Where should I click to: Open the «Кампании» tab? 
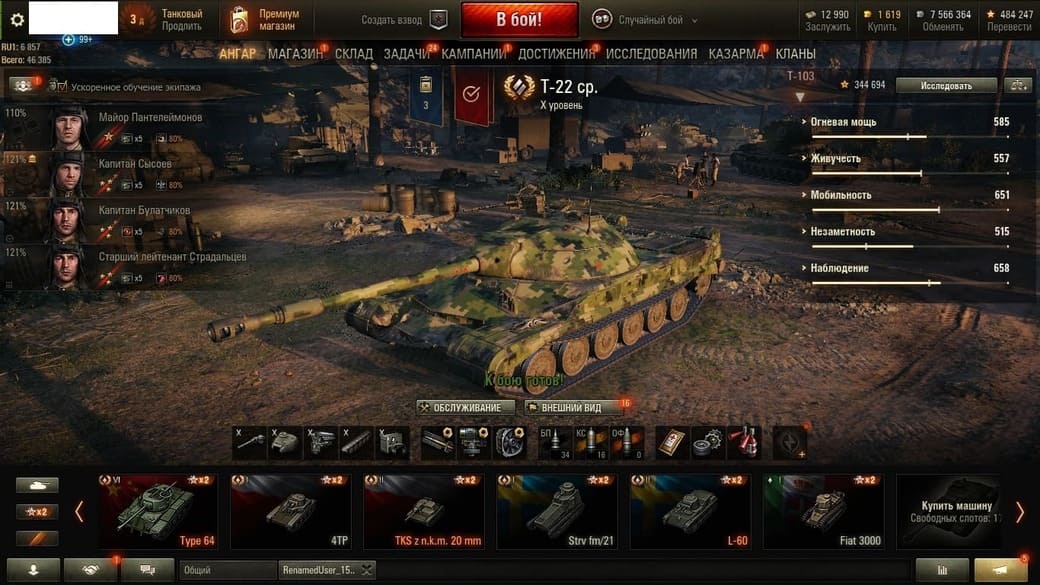pyautogui.click(x=473, y=54)
